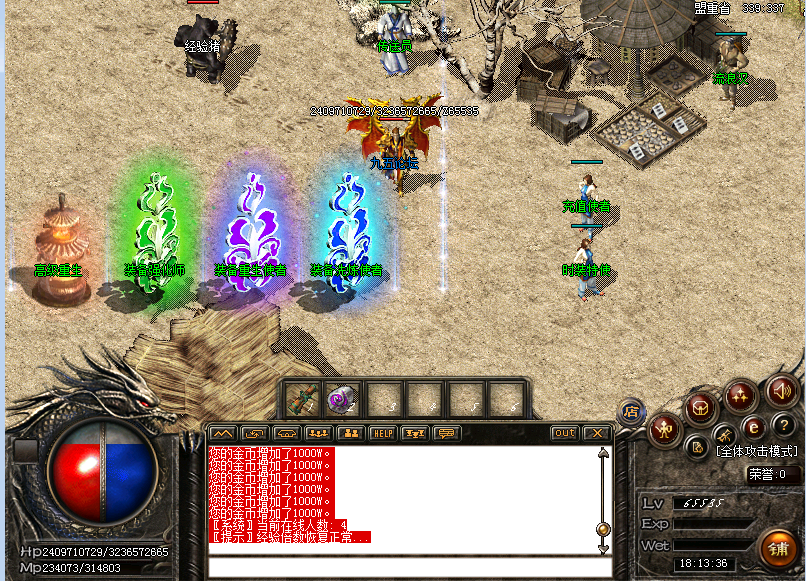Click the 'out' button above the chat
Image resolution: width=806 pixels, height=581 pixels.
(565, 433)
